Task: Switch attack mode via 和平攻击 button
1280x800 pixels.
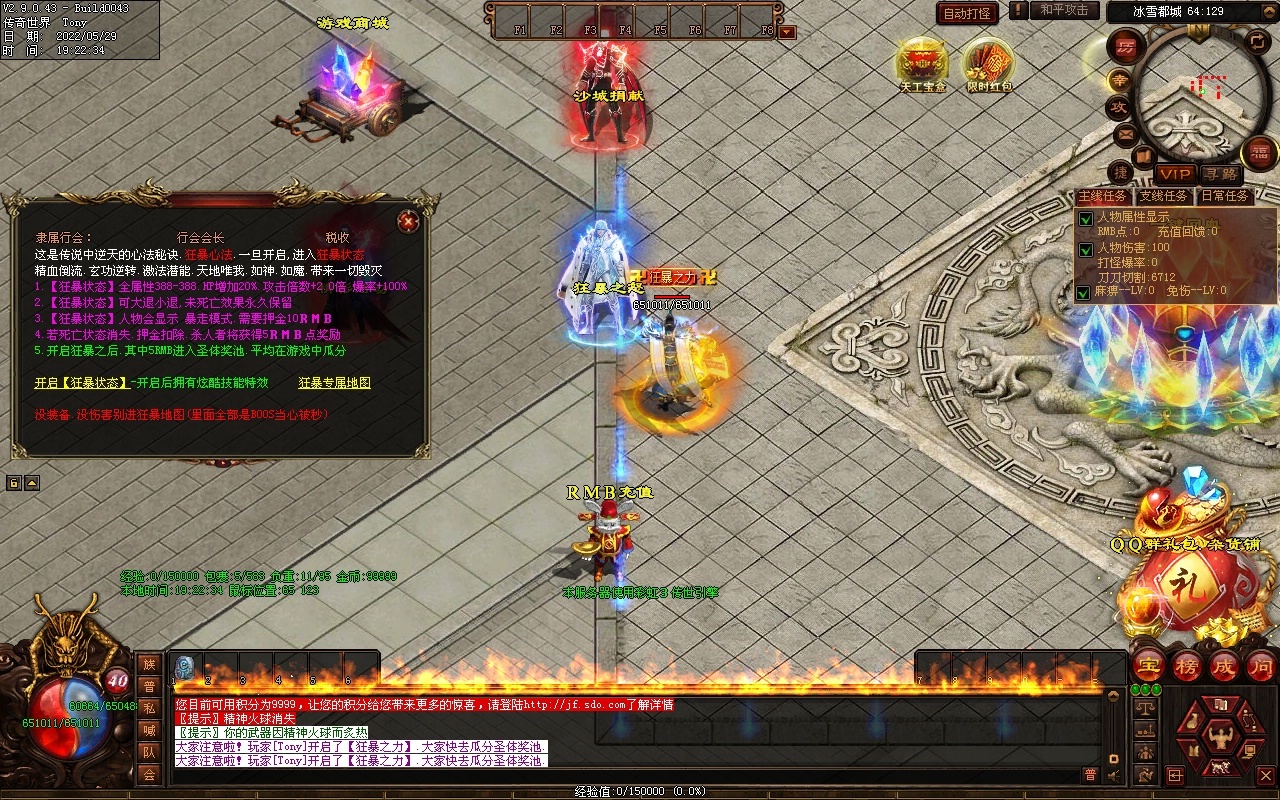Action: coord(1063,10)
